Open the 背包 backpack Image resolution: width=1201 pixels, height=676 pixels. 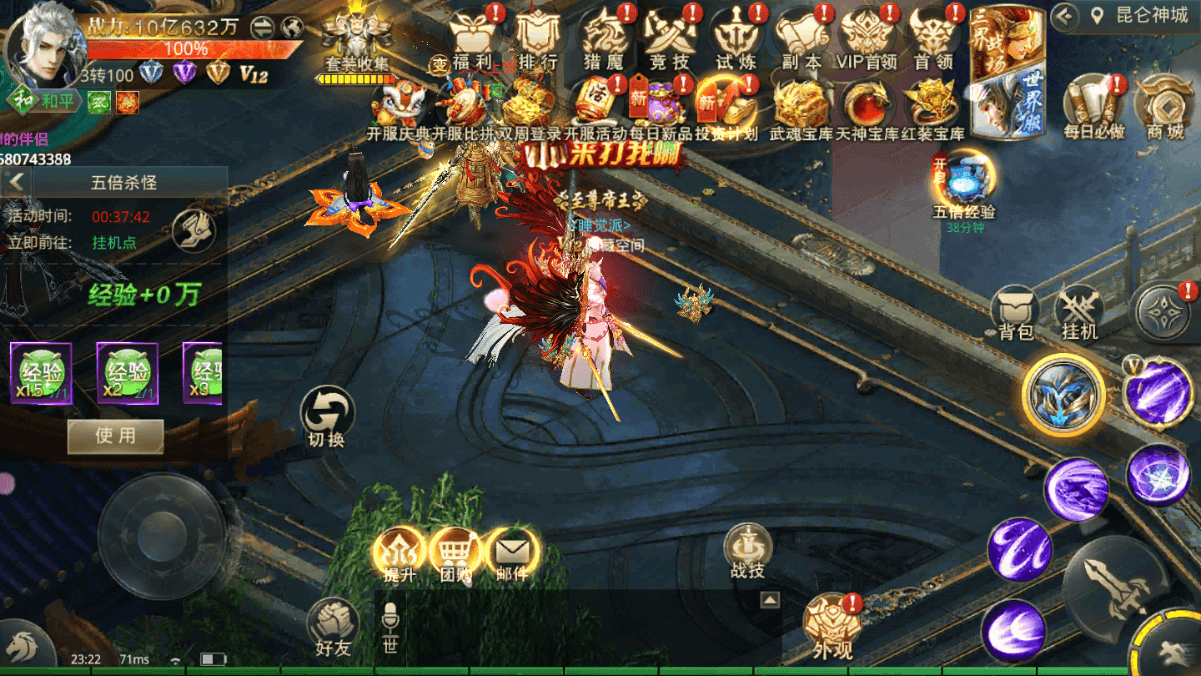pyautogui.click(x=1015, y=312)
